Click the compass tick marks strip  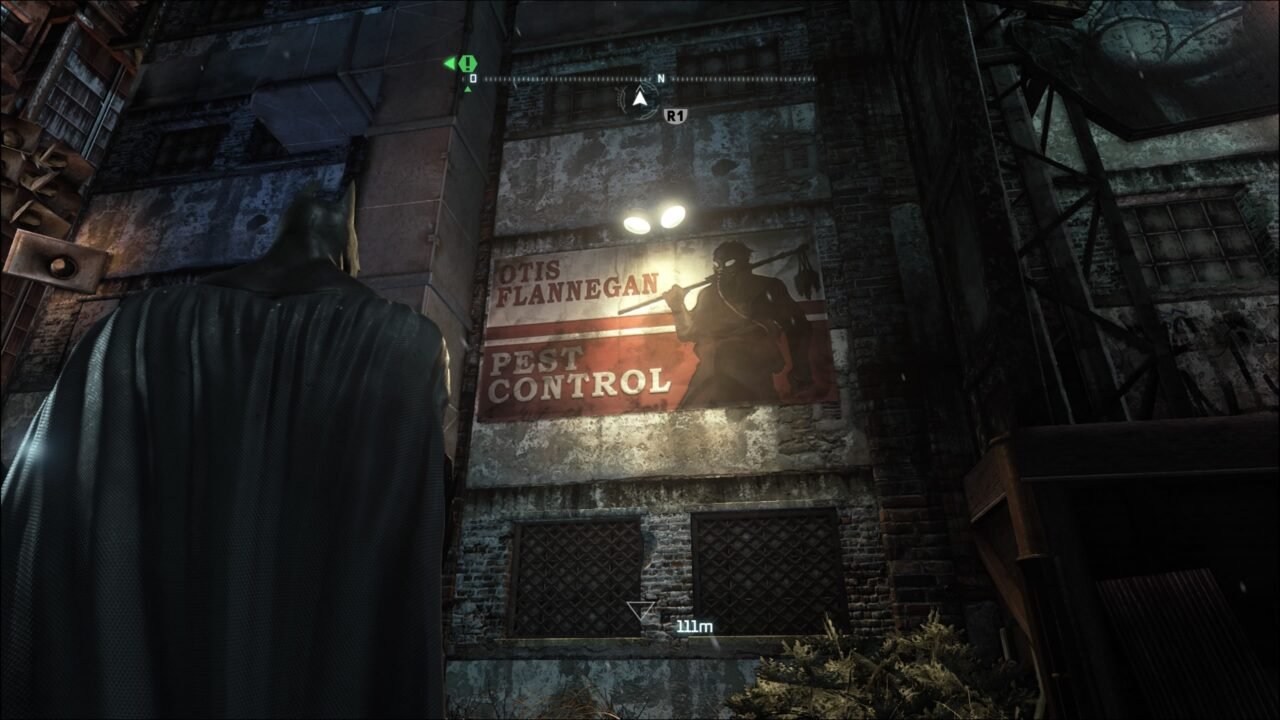[x=570, y=79]
